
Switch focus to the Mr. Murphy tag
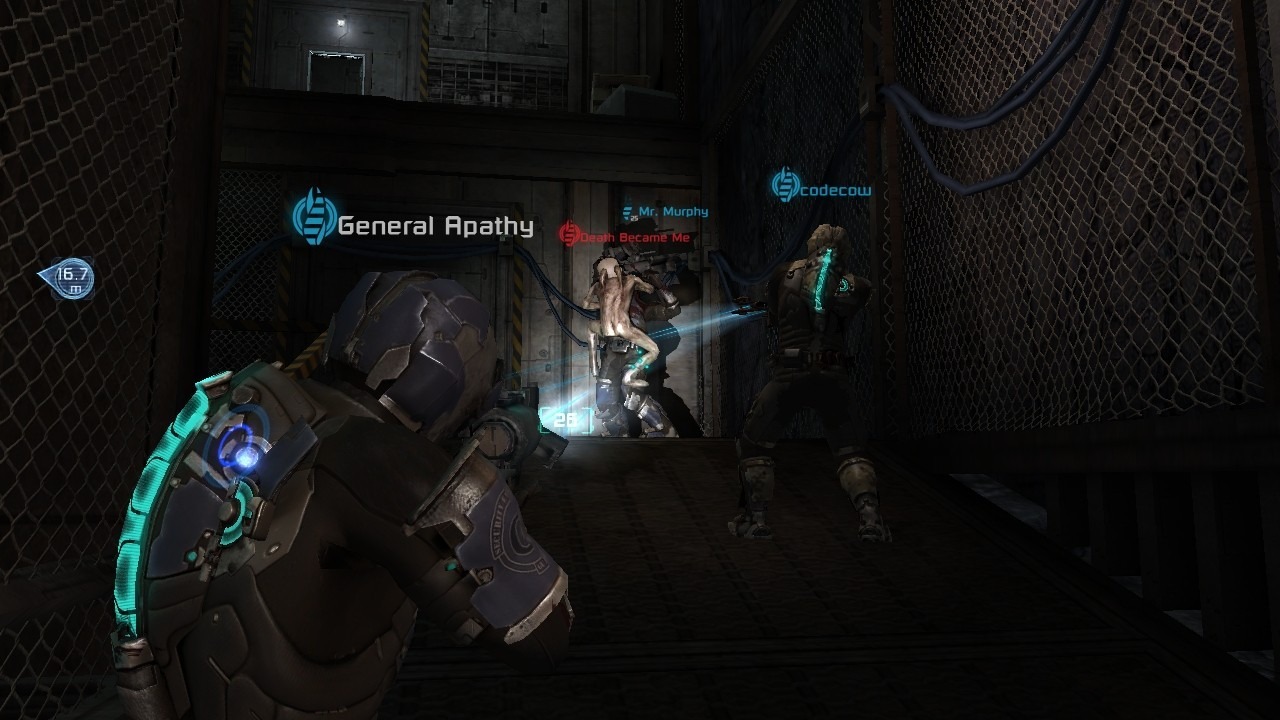pos(668,211)
